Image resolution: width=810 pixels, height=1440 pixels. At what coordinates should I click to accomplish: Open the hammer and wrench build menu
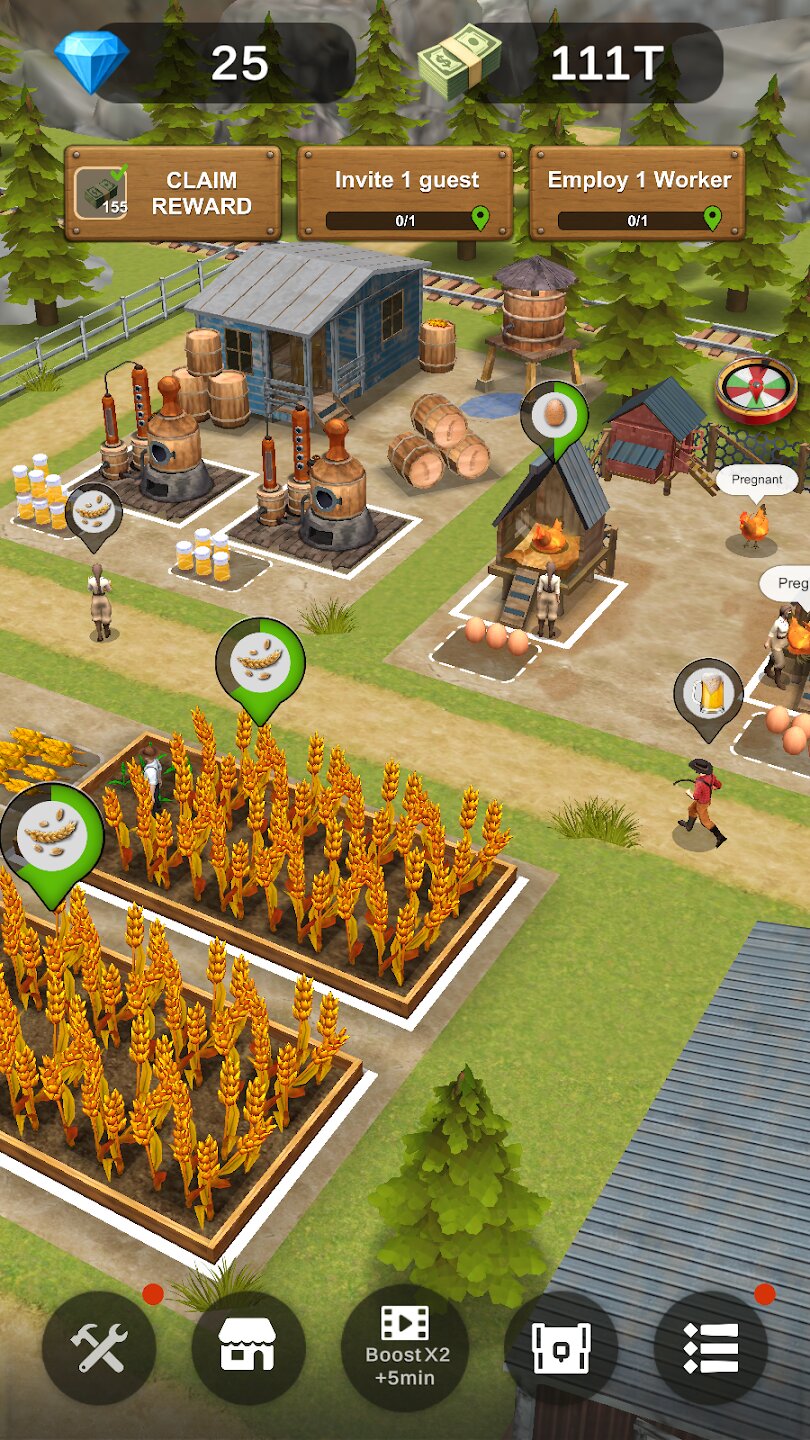[x=99, y=1347]
